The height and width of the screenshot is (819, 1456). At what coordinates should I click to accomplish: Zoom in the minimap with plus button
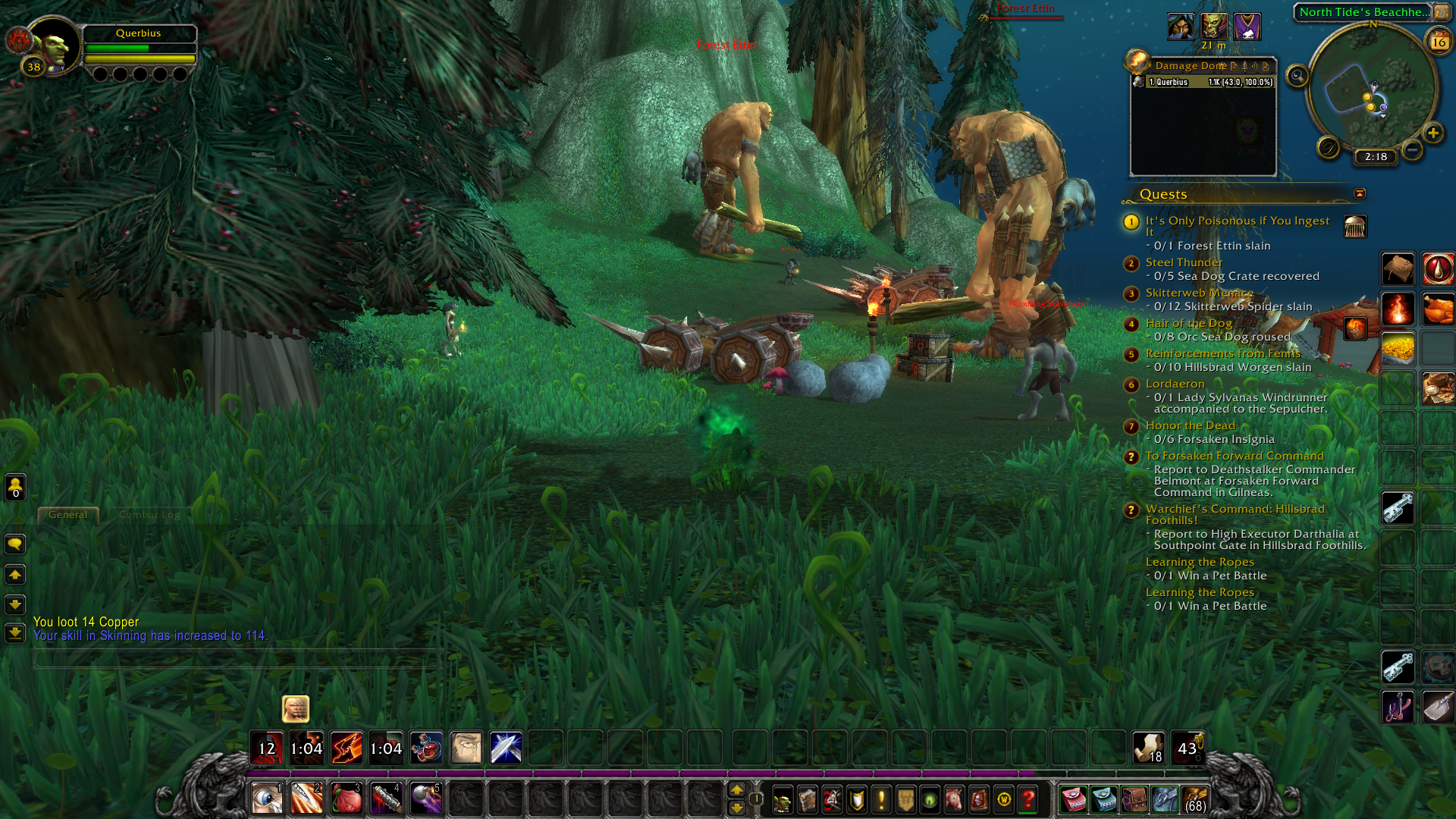(x=1432, y=133)
